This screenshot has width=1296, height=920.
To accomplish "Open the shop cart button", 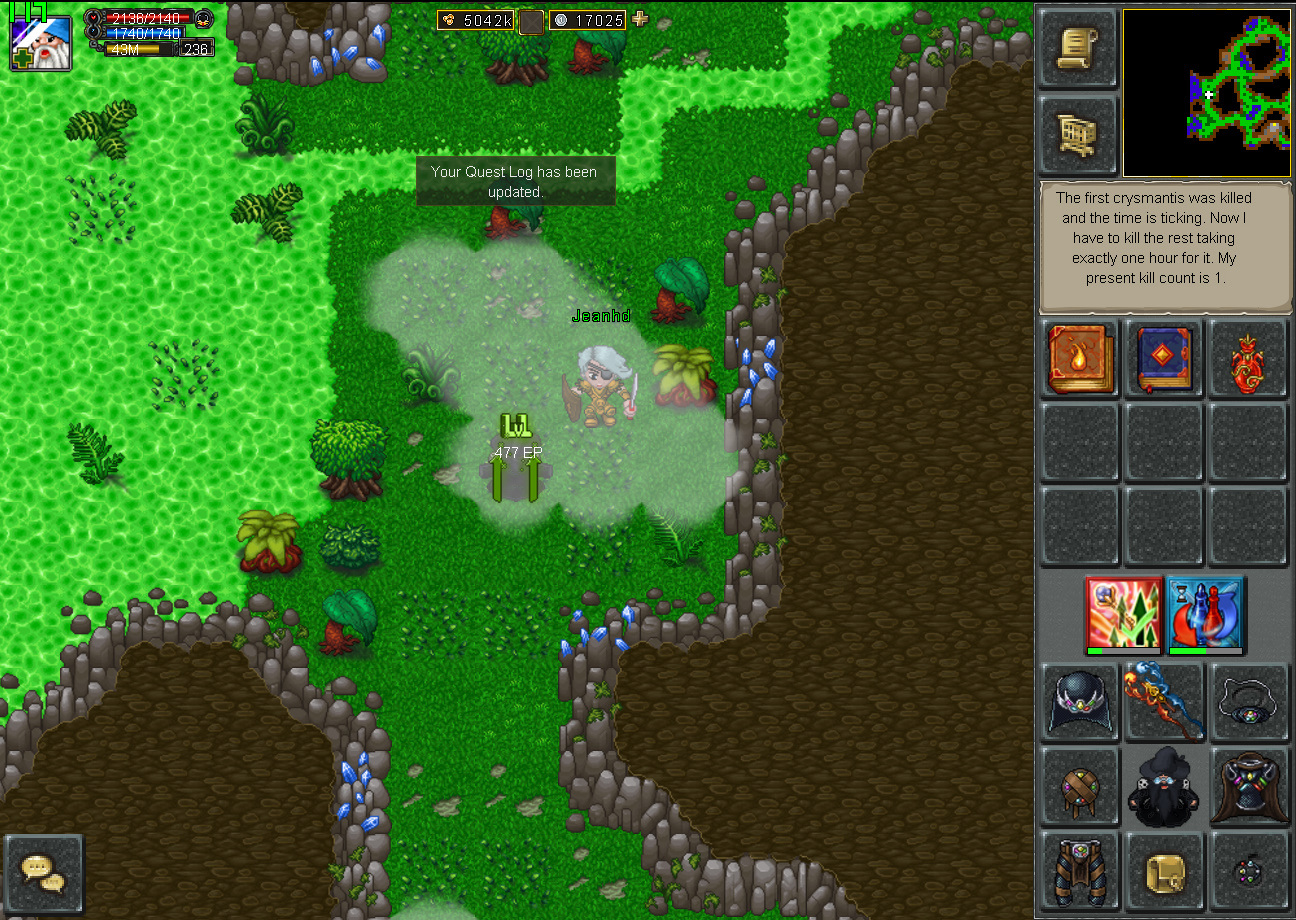I will coord(1077,134).
